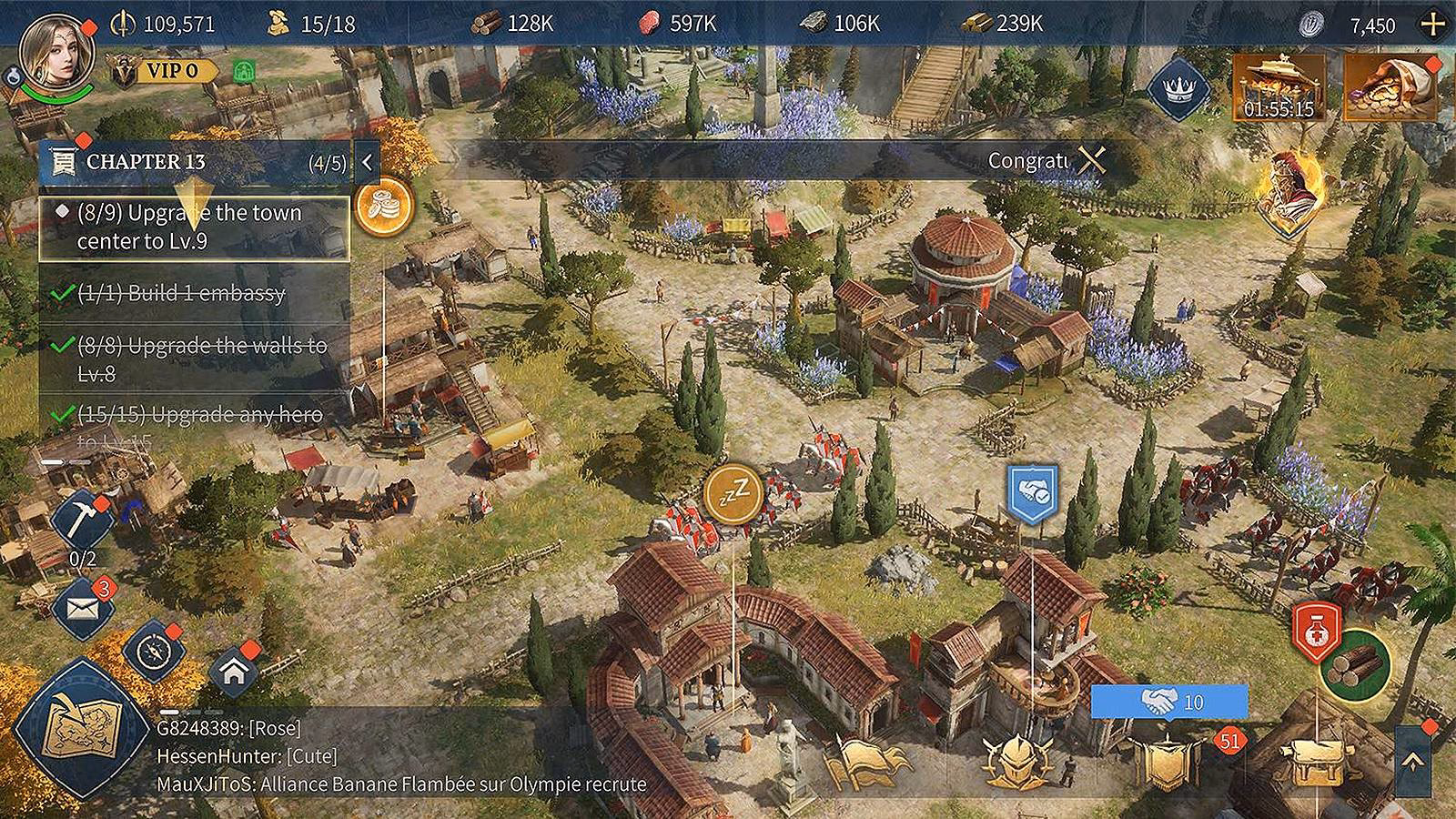Click the blue alliance help shield

click(x=1031, y=494)
